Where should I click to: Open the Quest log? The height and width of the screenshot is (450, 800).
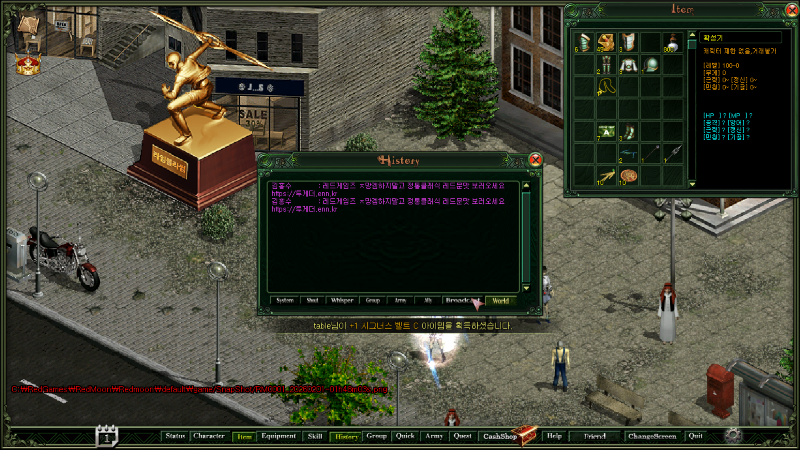[x=462, y=437]
